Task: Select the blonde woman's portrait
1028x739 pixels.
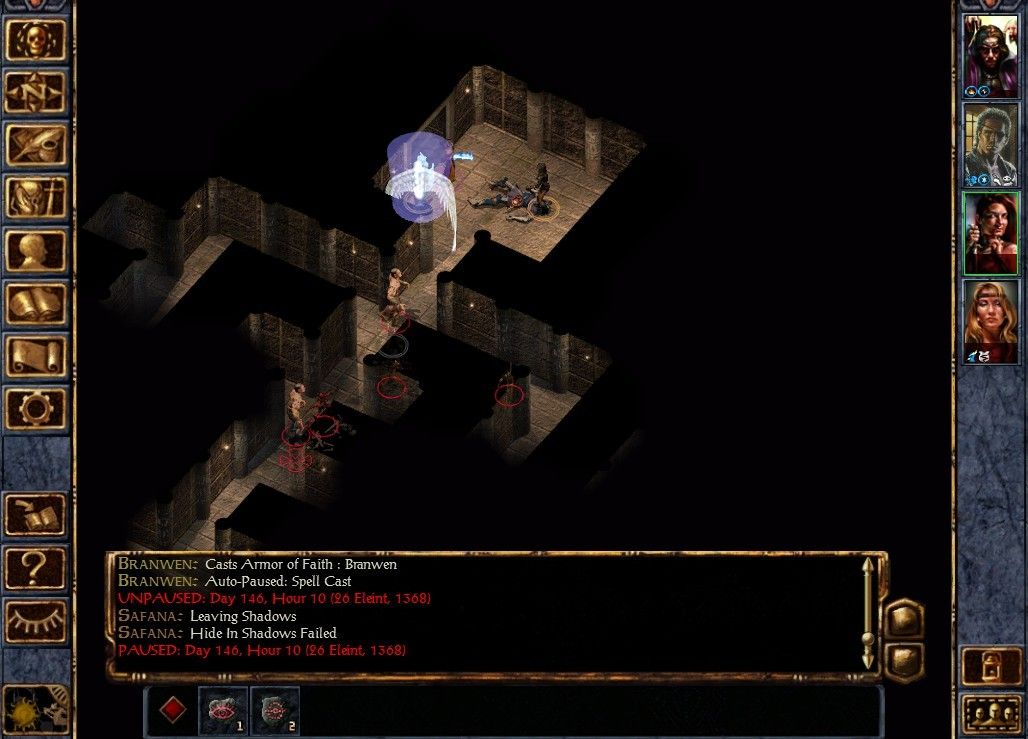Action: click(990, 321)
